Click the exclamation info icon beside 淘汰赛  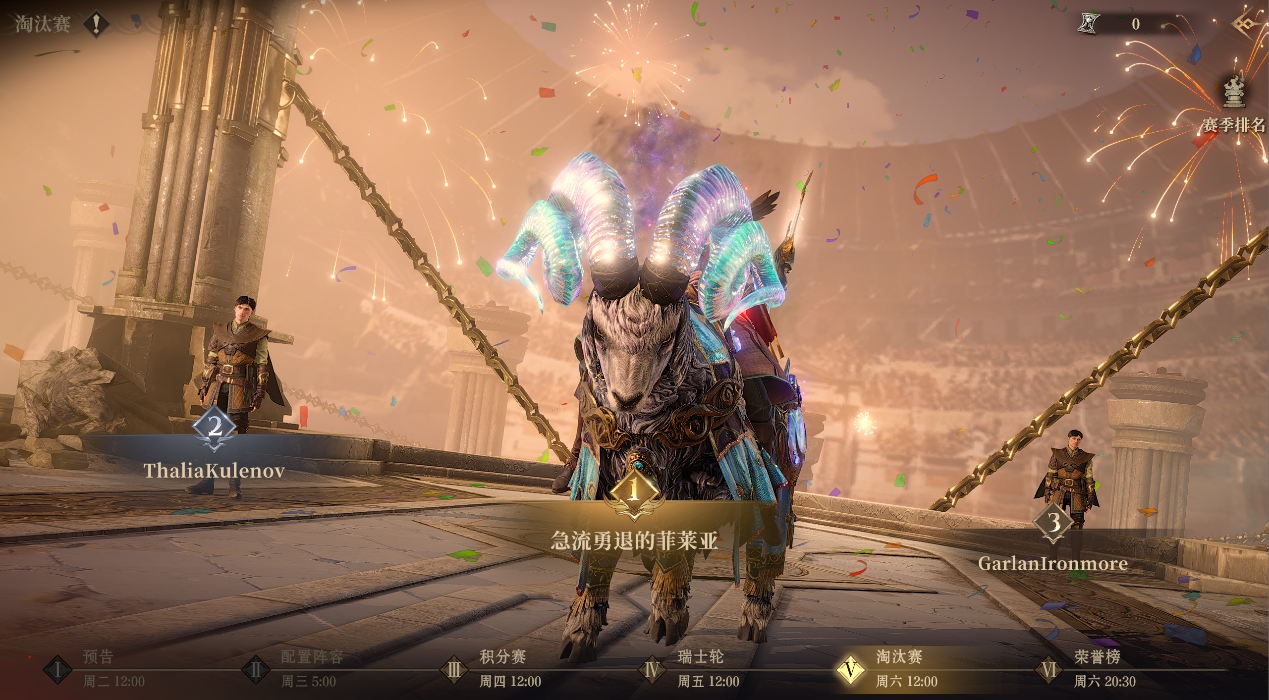pos(96,24)
